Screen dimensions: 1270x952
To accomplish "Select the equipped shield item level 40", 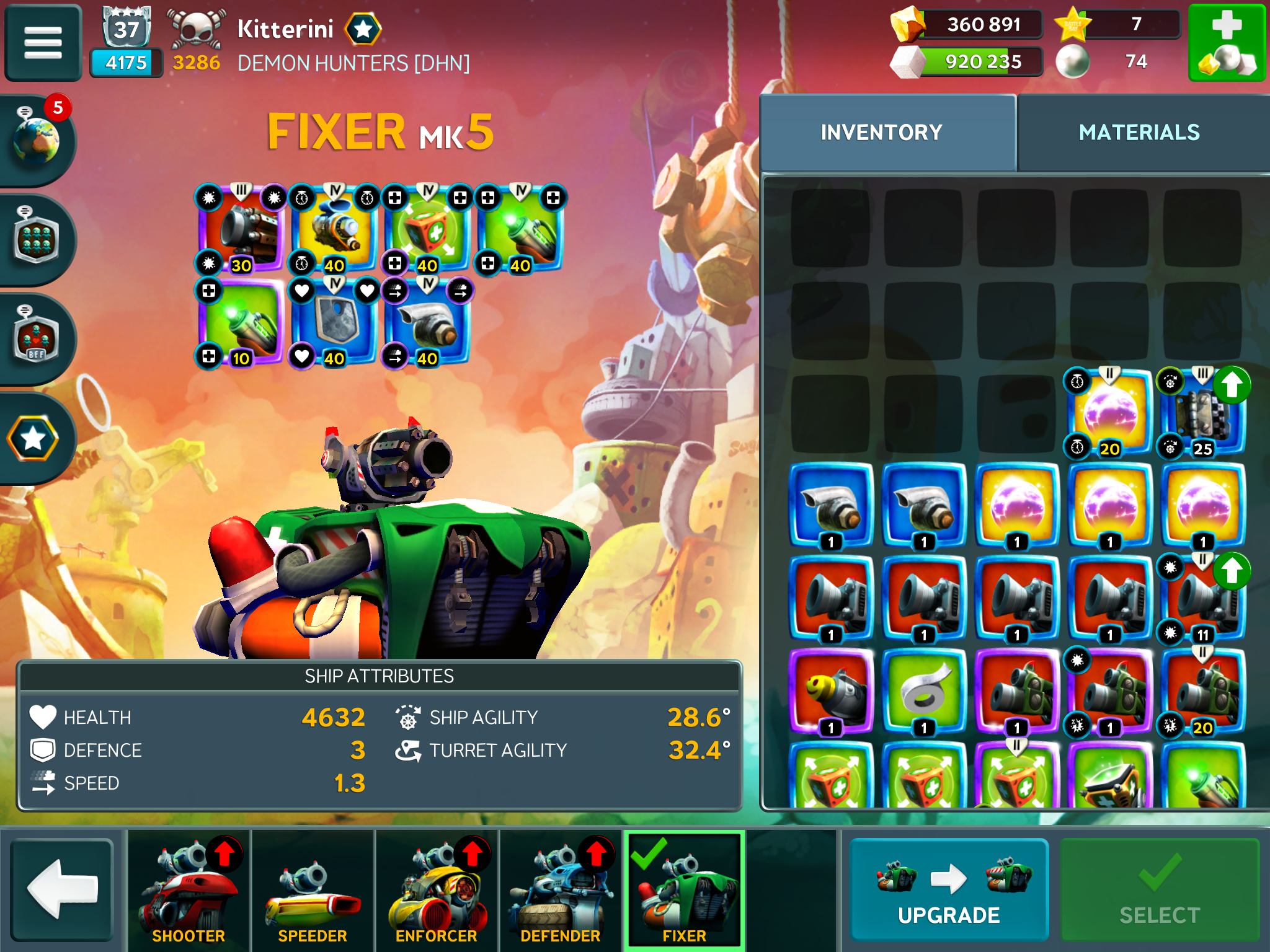I will [335, 322].
